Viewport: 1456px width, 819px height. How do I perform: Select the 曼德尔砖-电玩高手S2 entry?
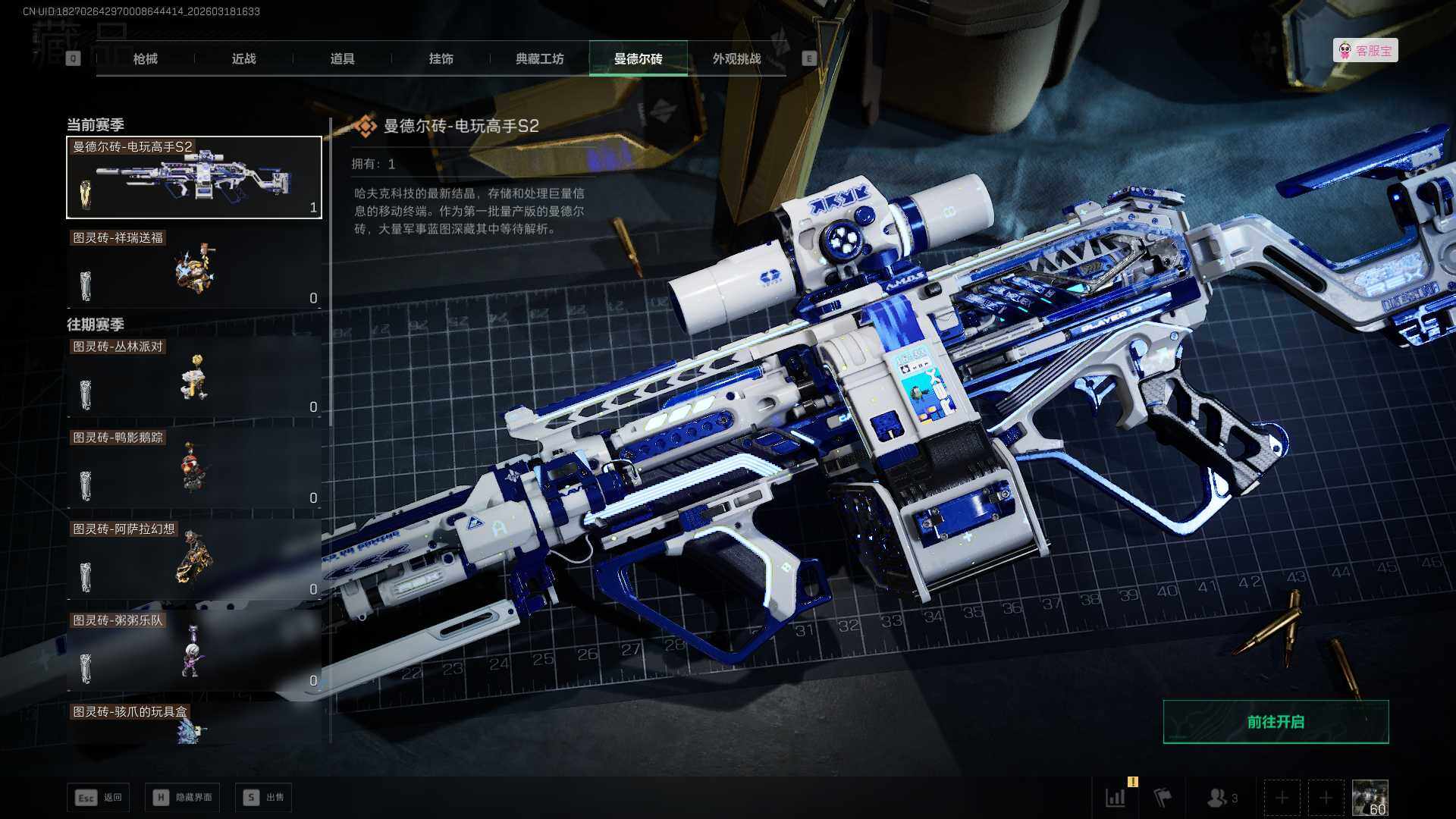194,177
